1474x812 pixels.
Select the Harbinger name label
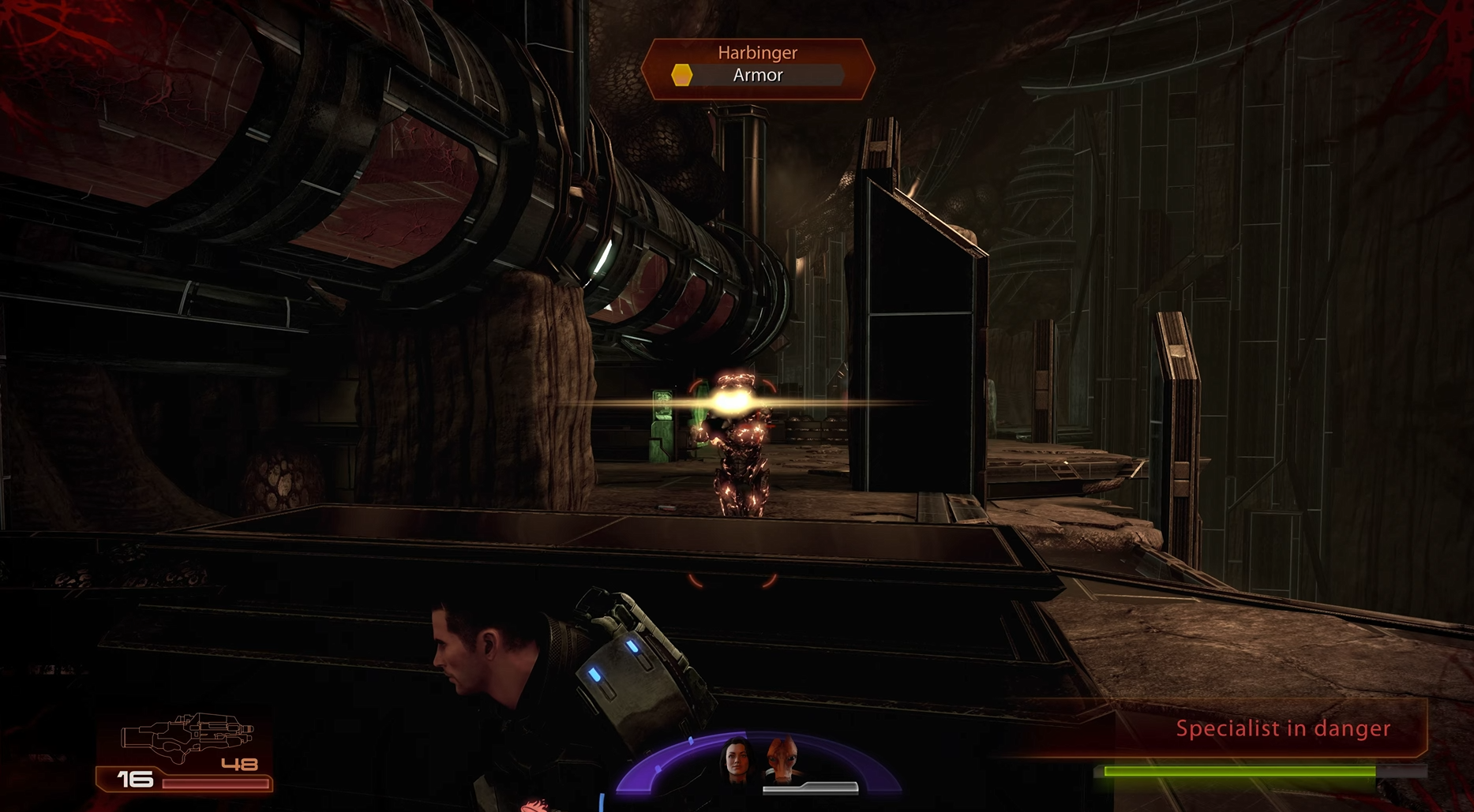click(x=756, y=53)
